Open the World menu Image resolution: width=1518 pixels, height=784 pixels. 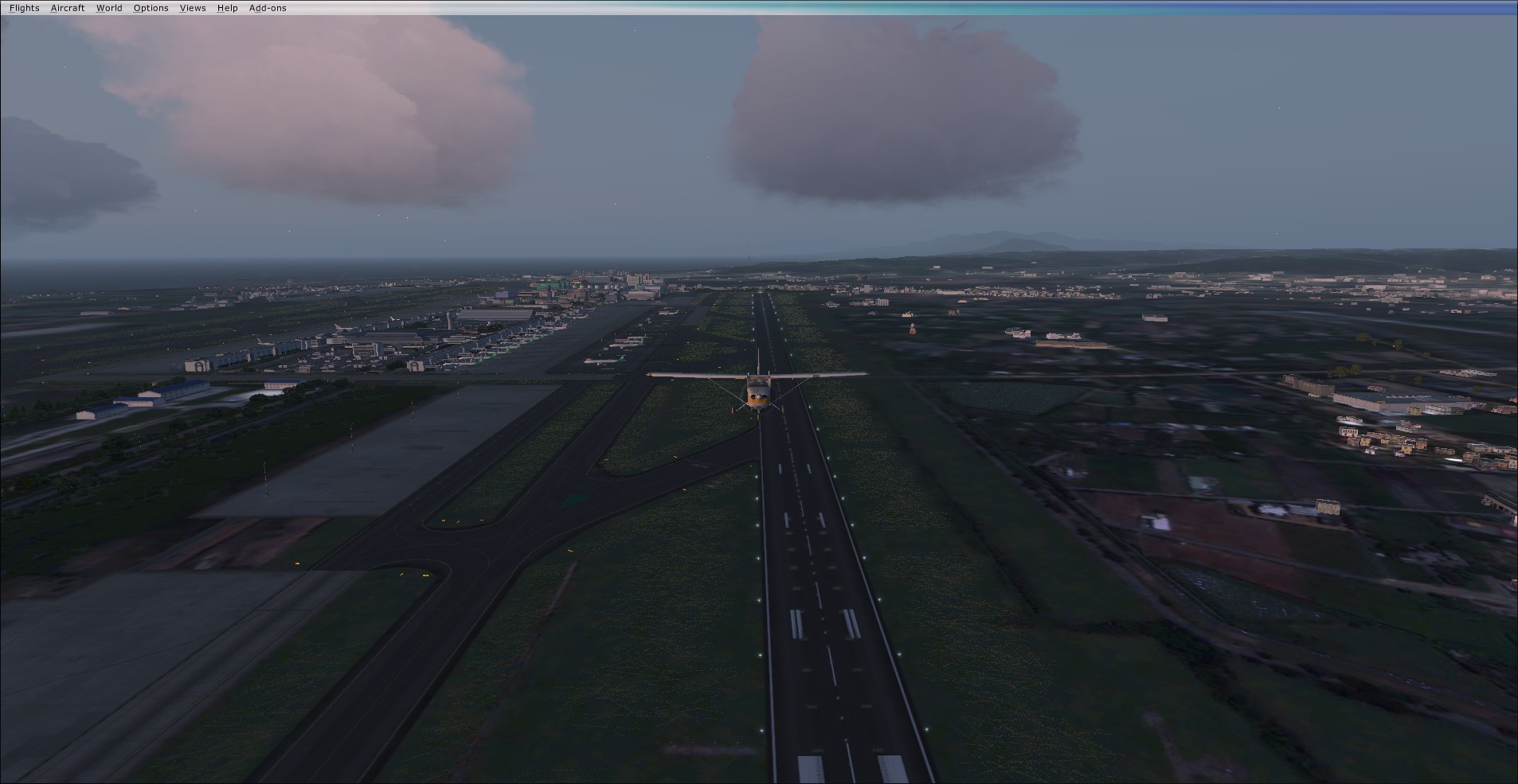tap(109, 8)
